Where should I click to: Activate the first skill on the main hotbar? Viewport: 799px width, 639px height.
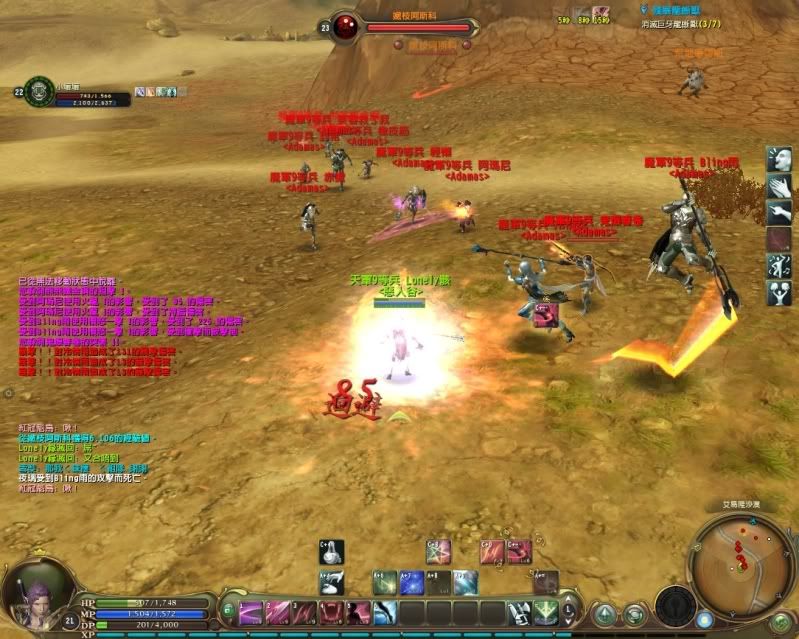coord(251,612)
